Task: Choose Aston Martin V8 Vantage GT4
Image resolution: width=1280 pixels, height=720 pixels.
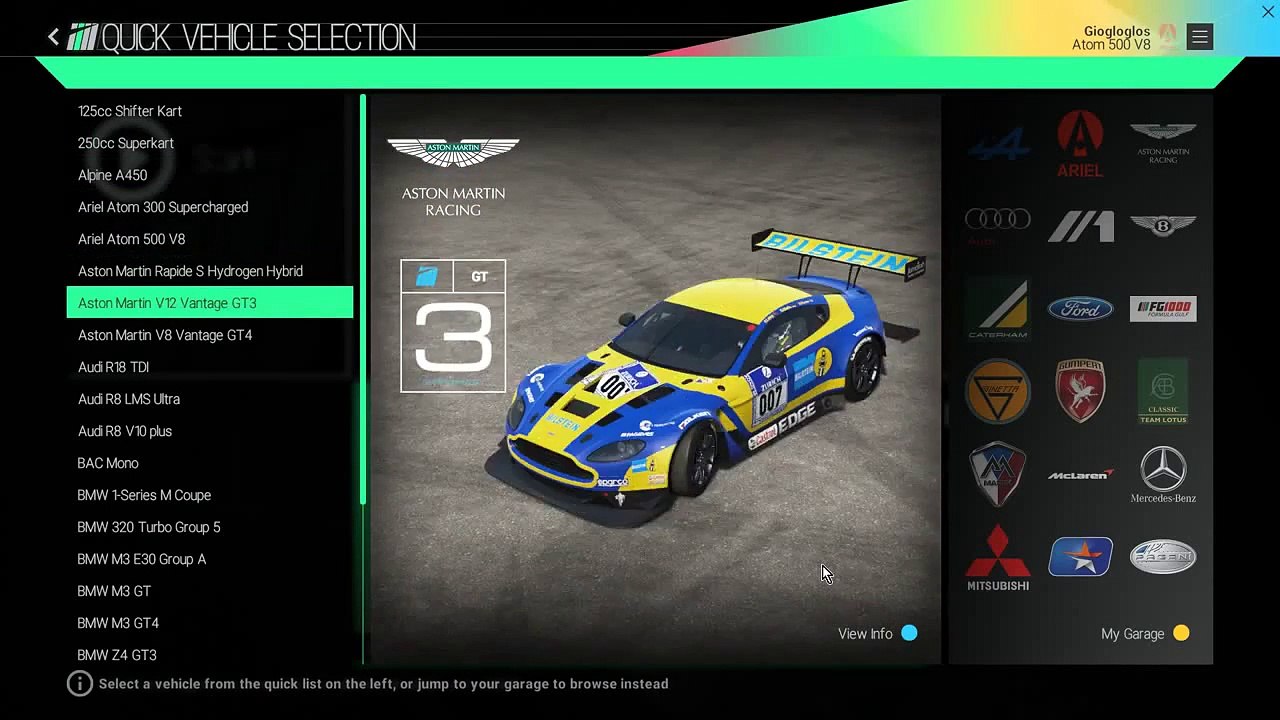Action: 165,335
